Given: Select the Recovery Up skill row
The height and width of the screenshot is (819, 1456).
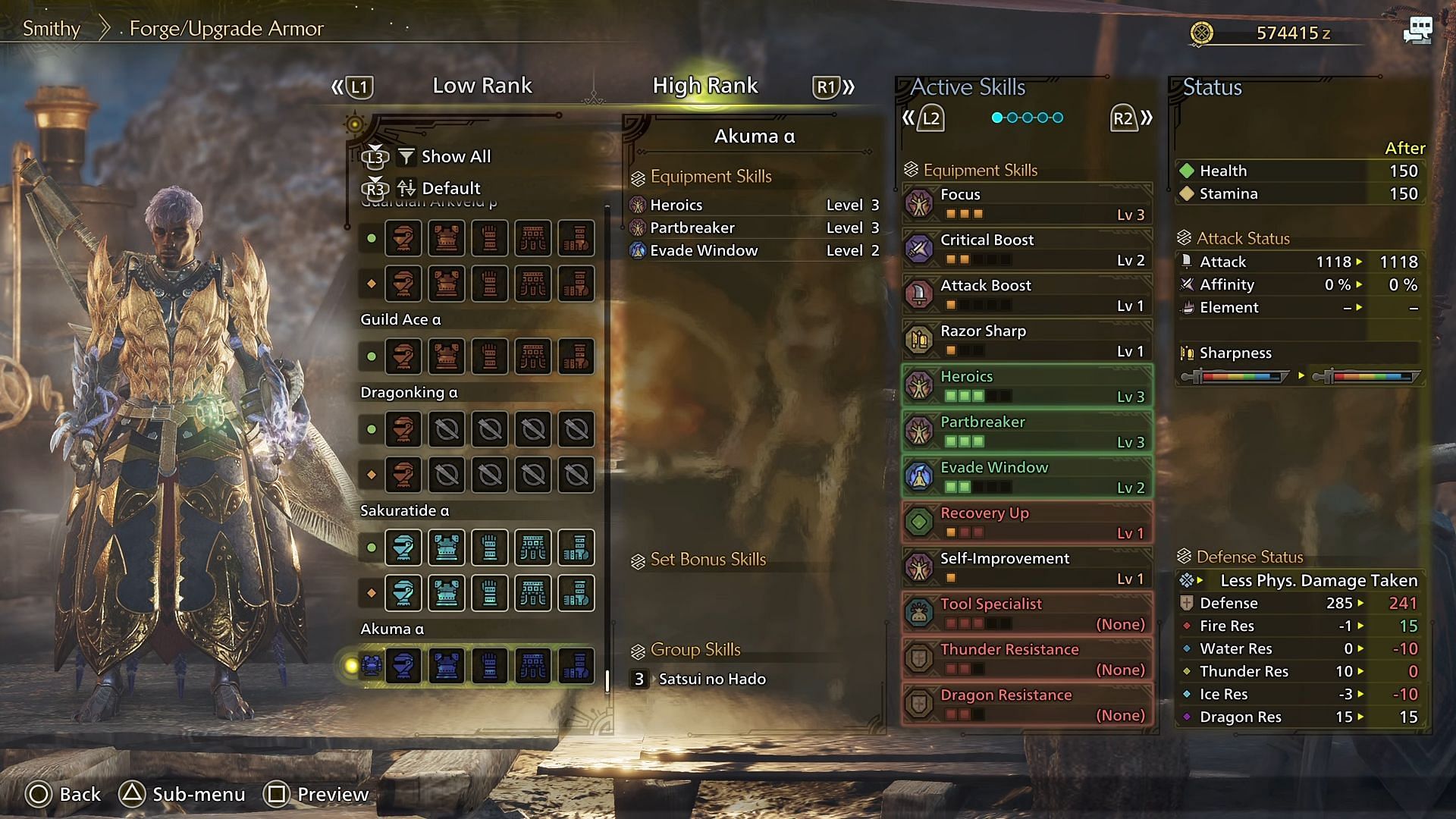Looking at the screenshot, I should [1027, 522].
